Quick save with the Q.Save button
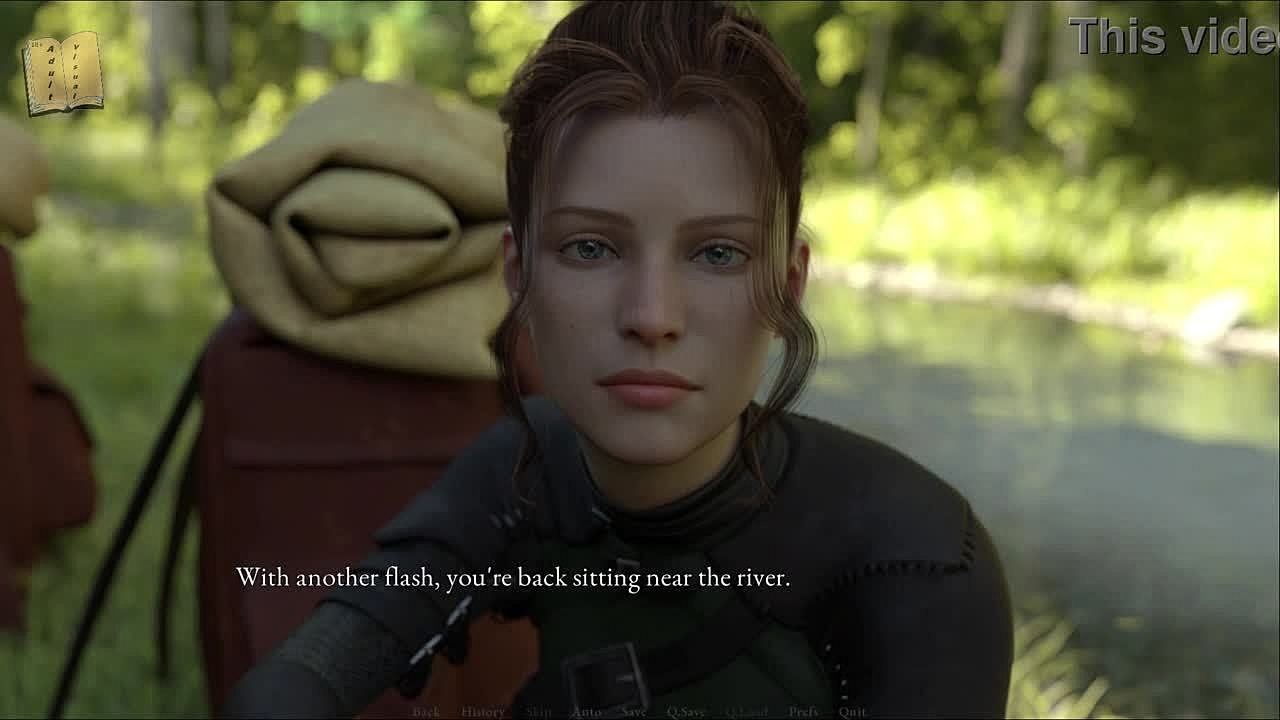Image resolution: width=1280 pixels, height=720 pixels. click(686, 712)
